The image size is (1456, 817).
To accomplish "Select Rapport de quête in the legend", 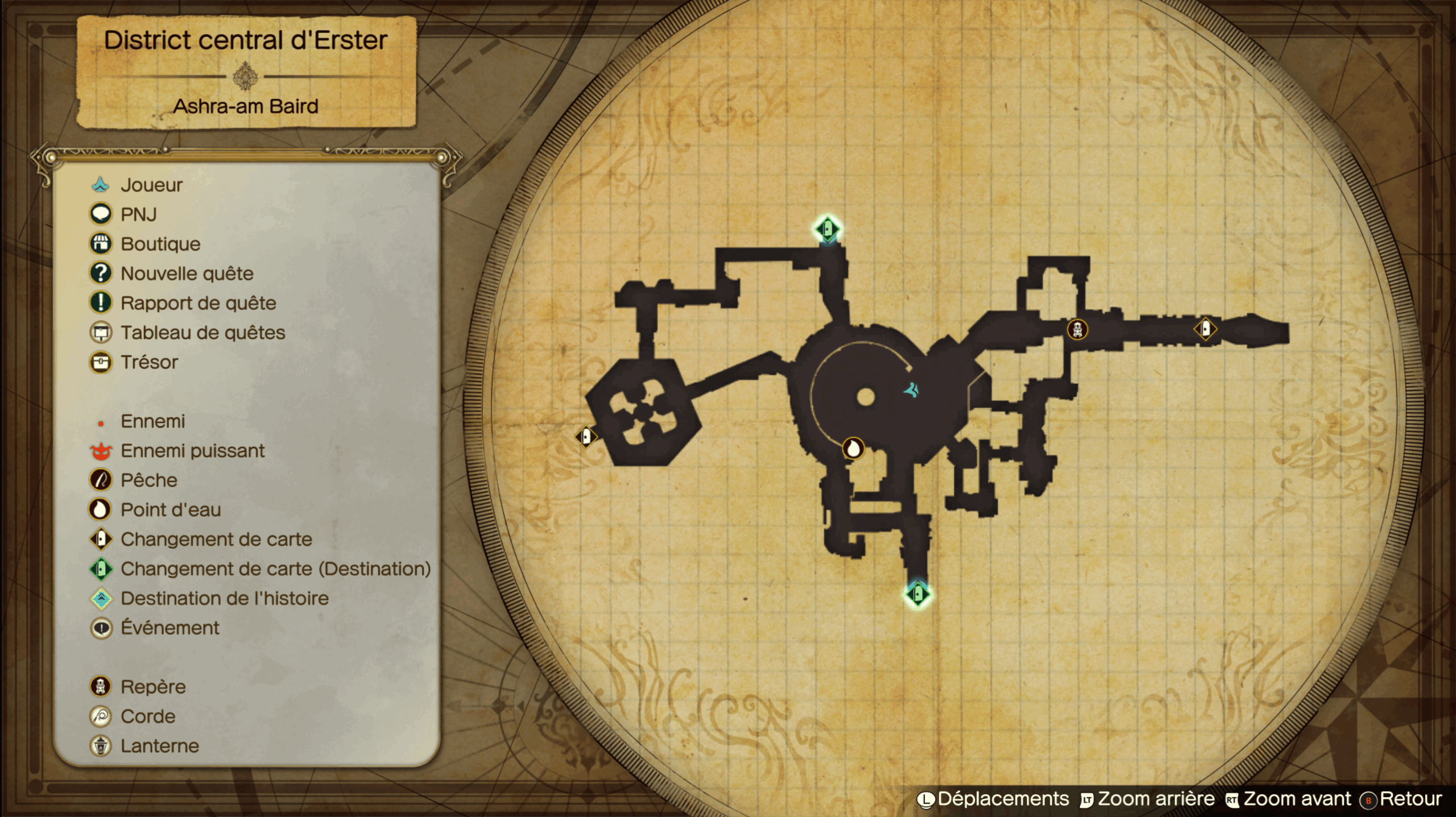I will (198, 303).
